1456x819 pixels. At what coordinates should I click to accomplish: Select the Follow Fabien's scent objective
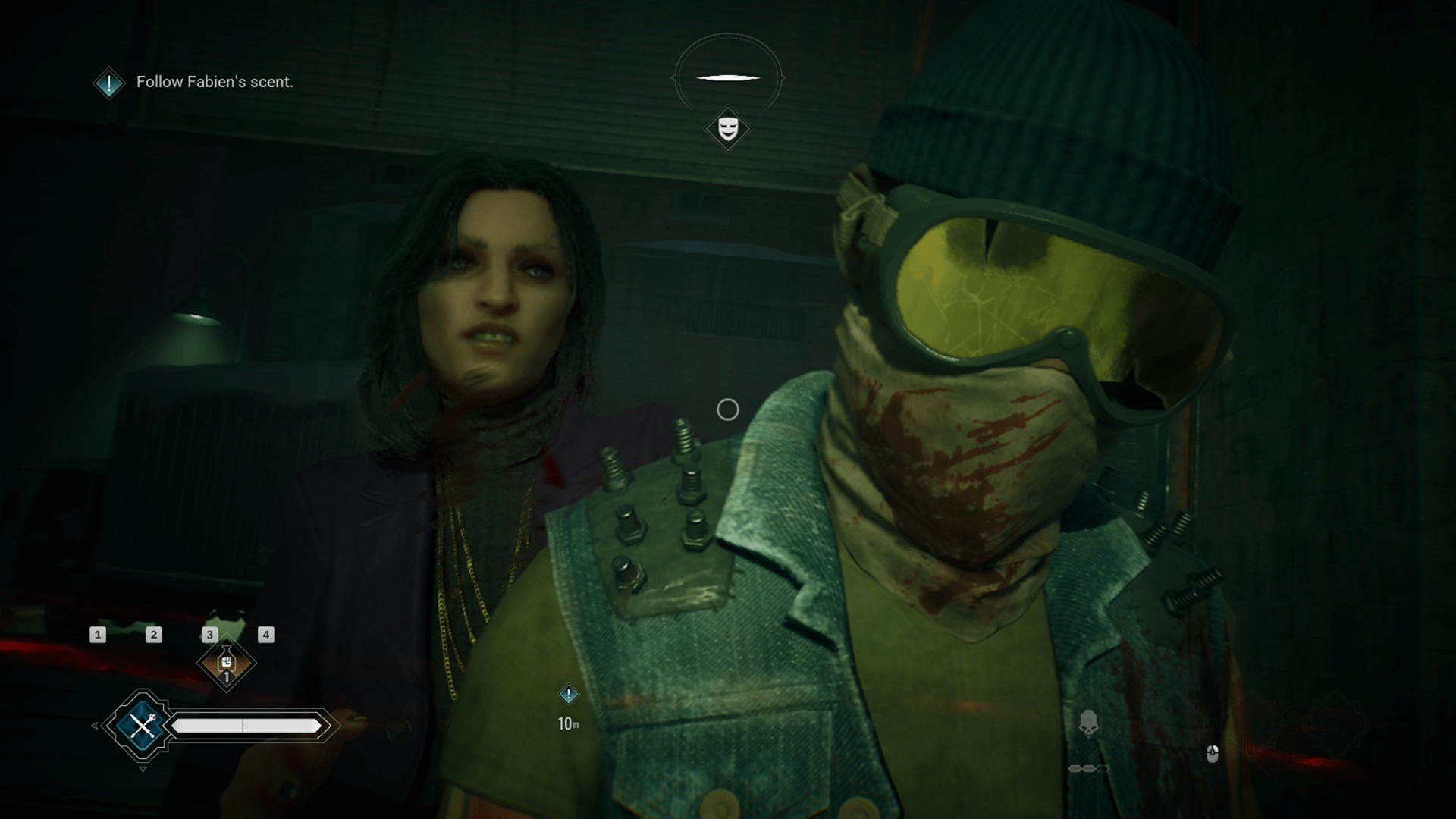[x=214, y=82]
